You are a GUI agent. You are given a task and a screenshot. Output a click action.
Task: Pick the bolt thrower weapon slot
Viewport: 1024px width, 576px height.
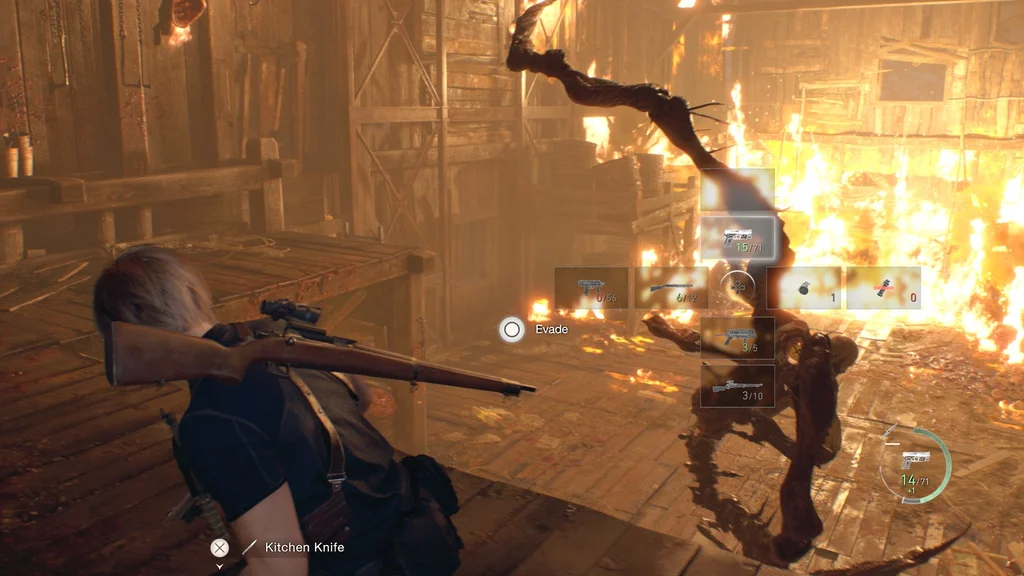tap(737, 337)
